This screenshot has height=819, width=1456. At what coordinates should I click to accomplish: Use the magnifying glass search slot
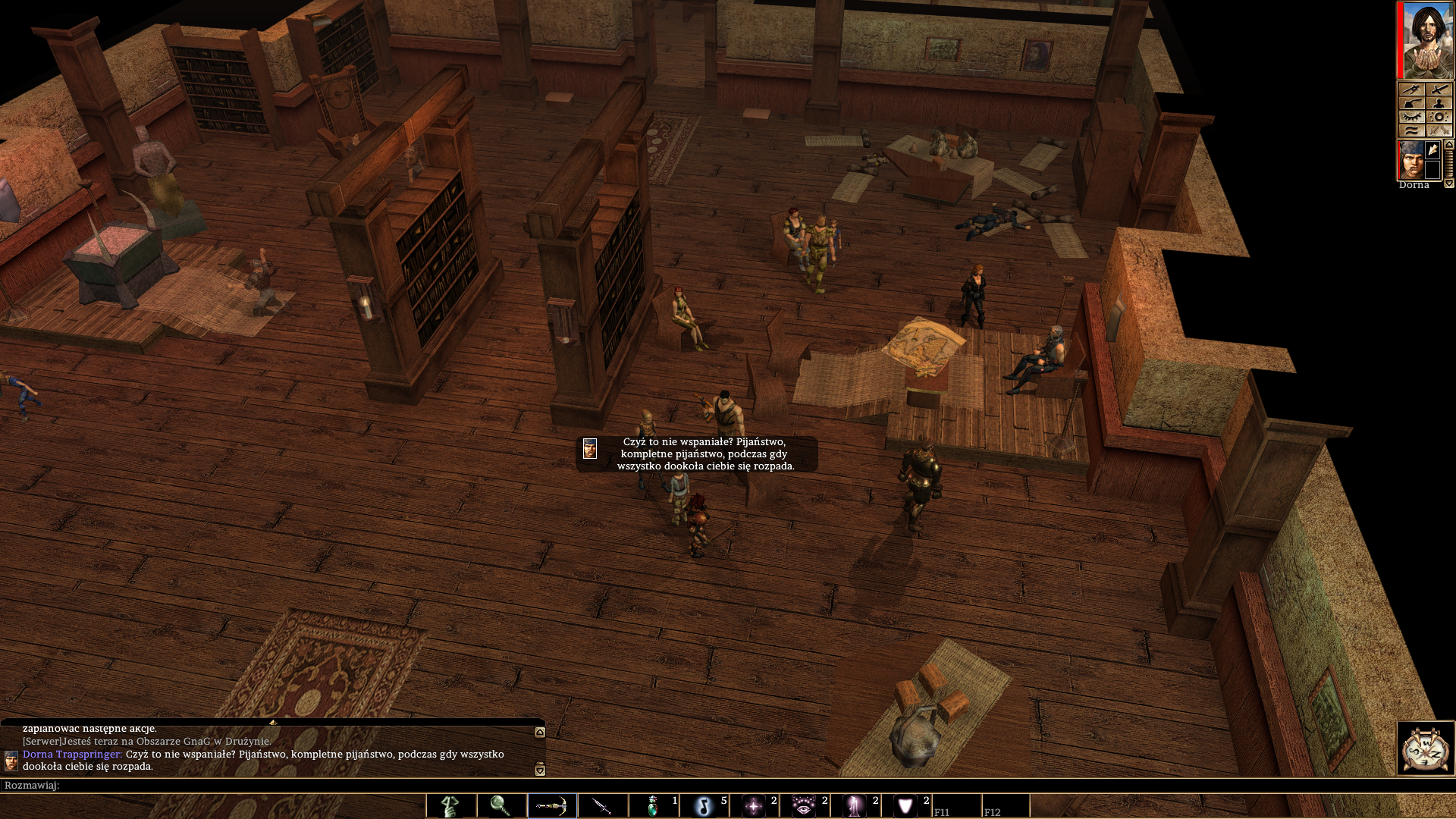click(500, 805)
